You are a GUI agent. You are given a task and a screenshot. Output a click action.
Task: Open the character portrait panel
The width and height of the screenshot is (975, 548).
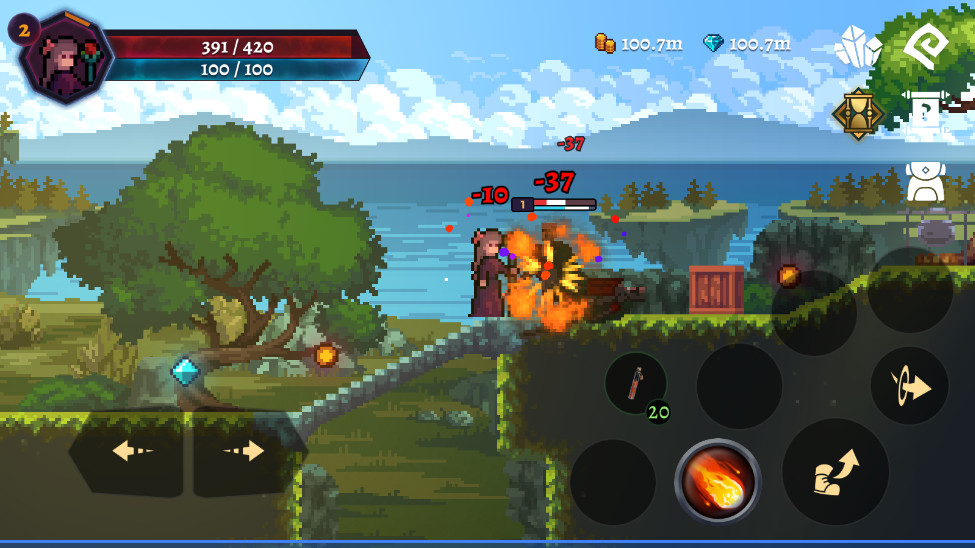click(66, 58)
